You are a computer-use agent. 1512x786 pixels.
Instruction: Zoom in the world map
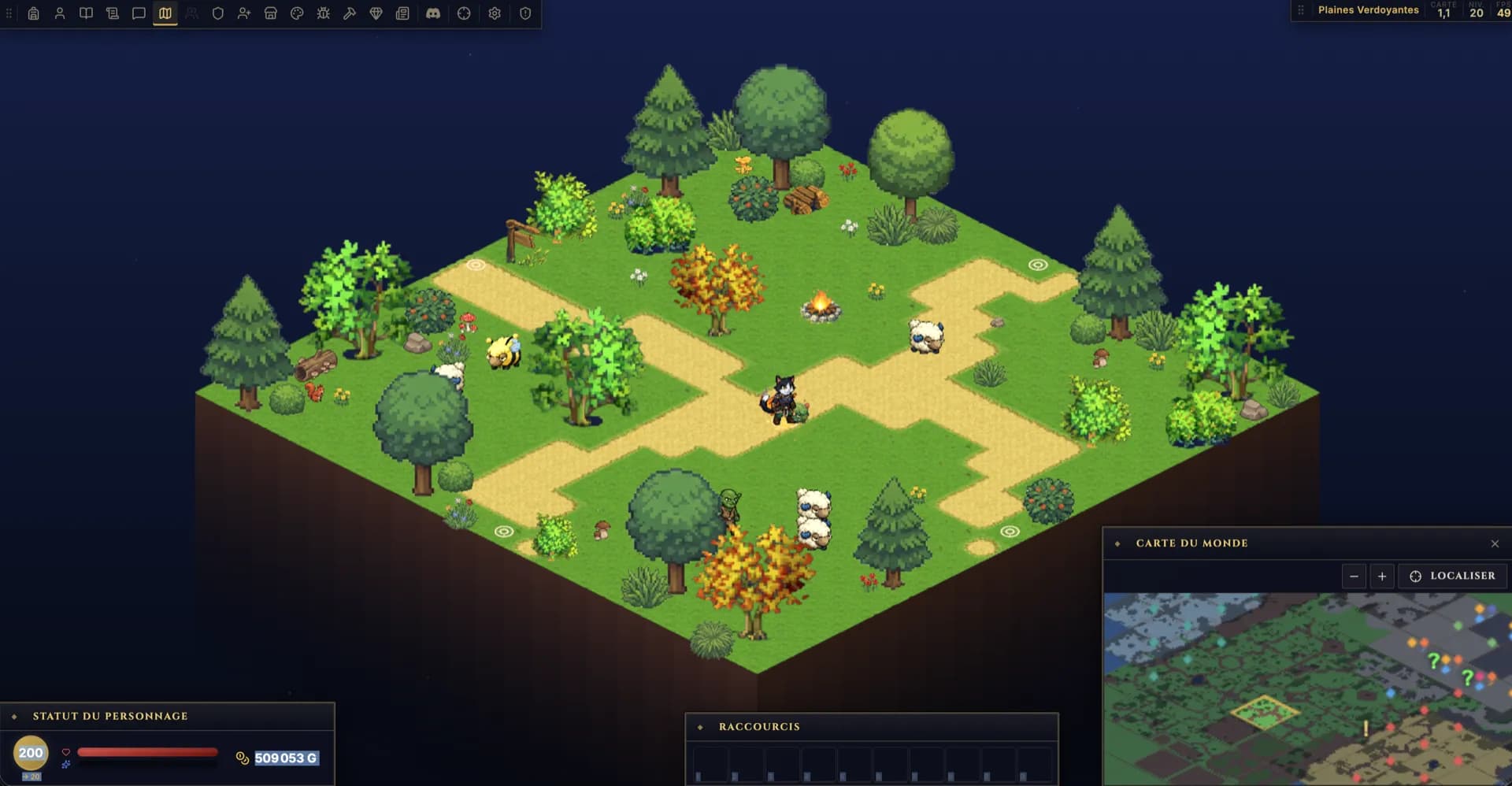1382,577
